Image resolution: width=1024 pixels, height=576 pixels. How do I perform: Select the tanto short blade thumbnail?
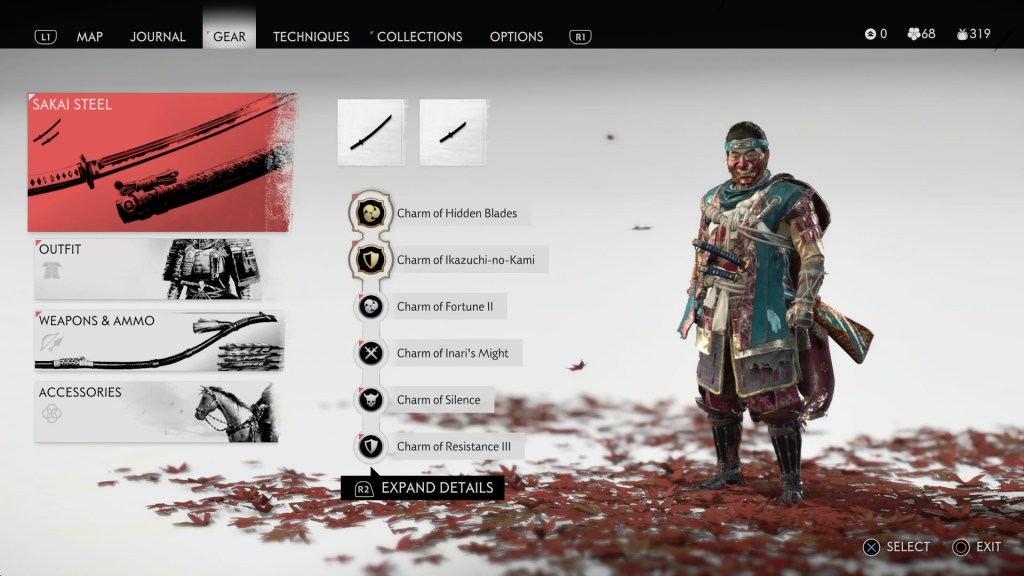(x=453, y=132)
